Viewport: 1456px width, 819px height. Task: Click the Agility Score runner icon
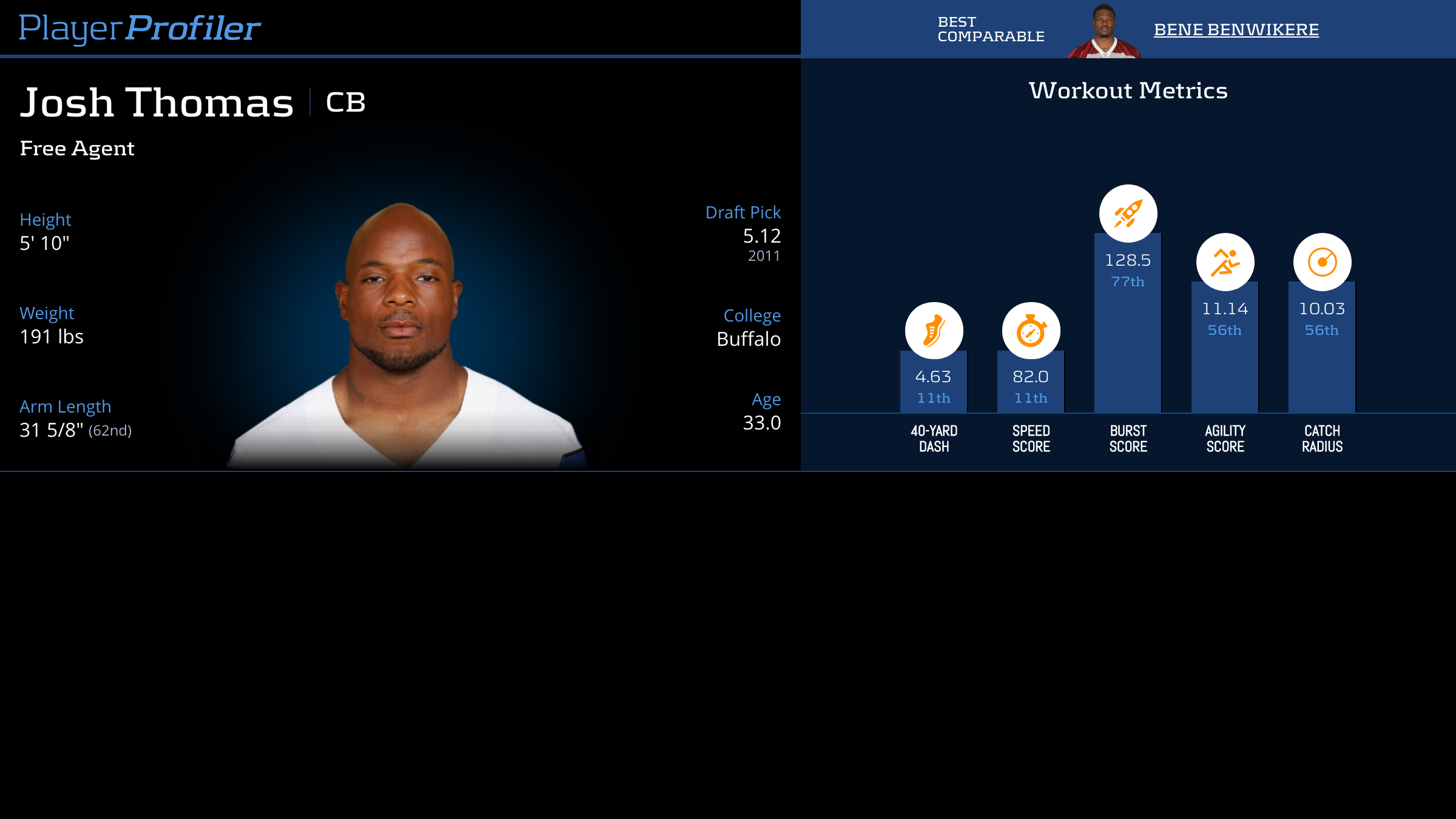[x=1225, y=262]
